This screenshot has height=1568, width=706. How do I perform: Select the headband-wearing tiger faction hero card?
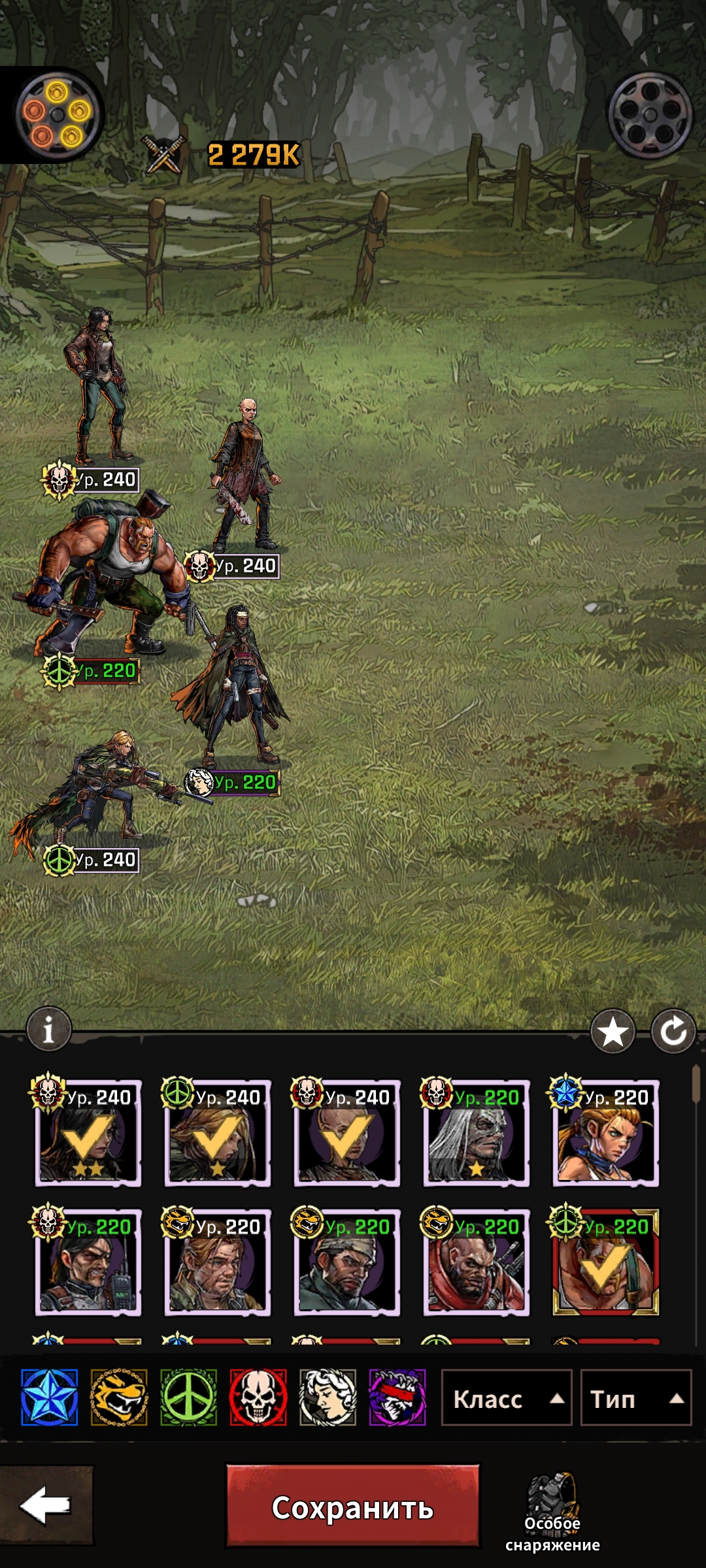[346, 1264]
